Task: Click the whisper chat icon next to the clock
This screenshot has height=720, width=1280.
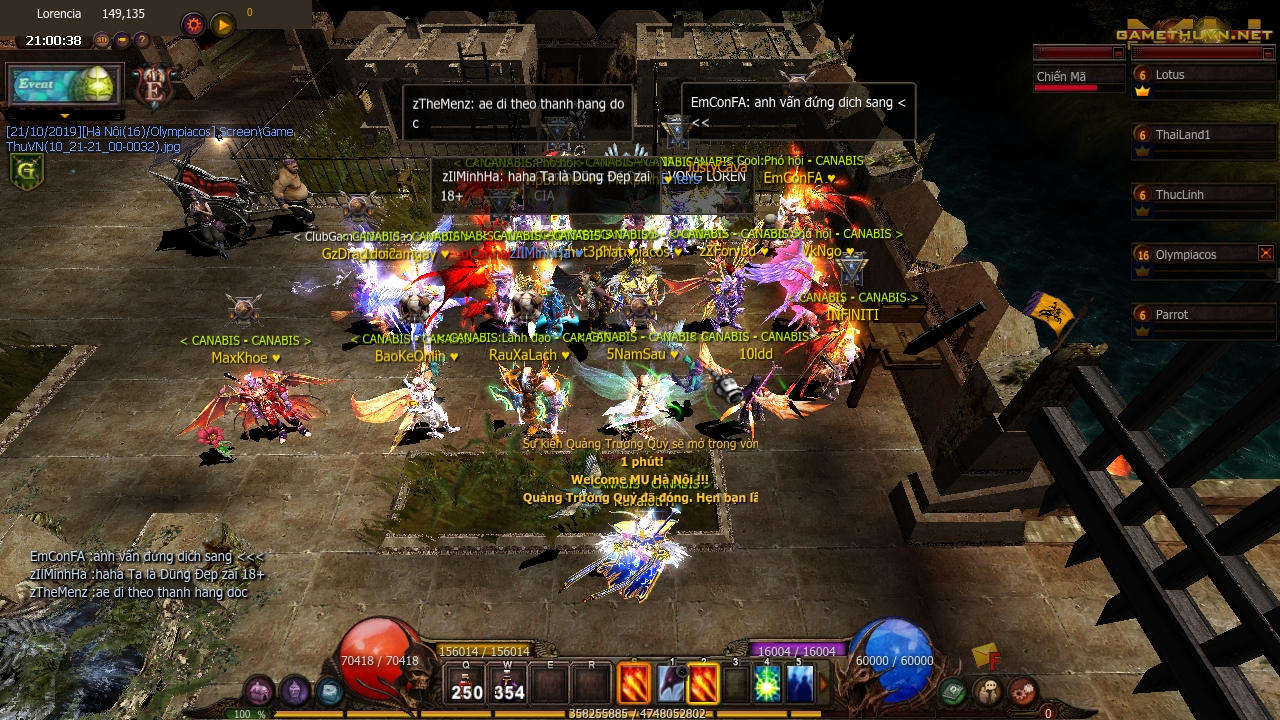Action: 123,40
